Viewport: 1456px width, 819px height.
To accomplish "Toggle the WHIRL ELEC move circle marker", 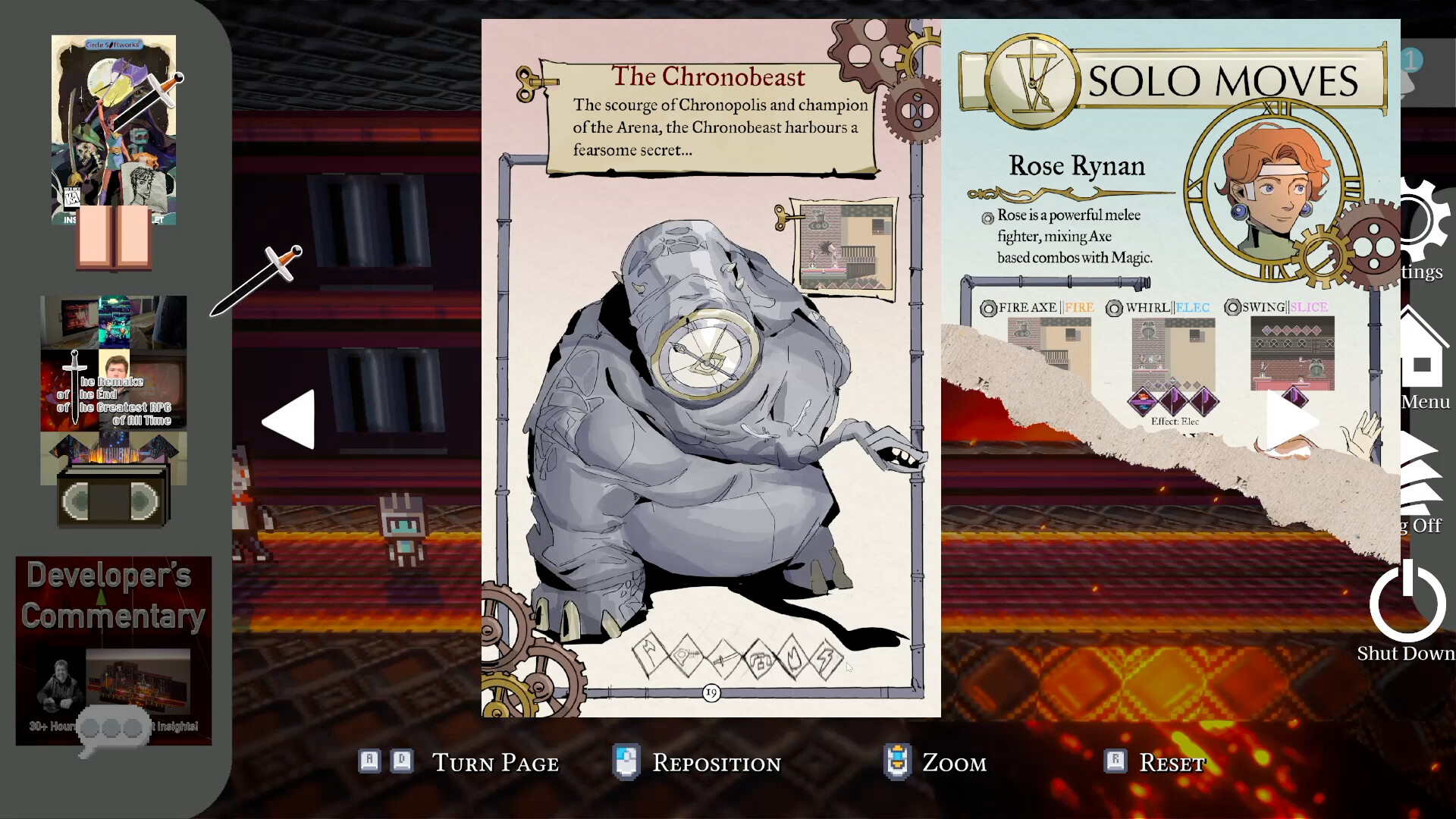I will tap(1114, 308).
